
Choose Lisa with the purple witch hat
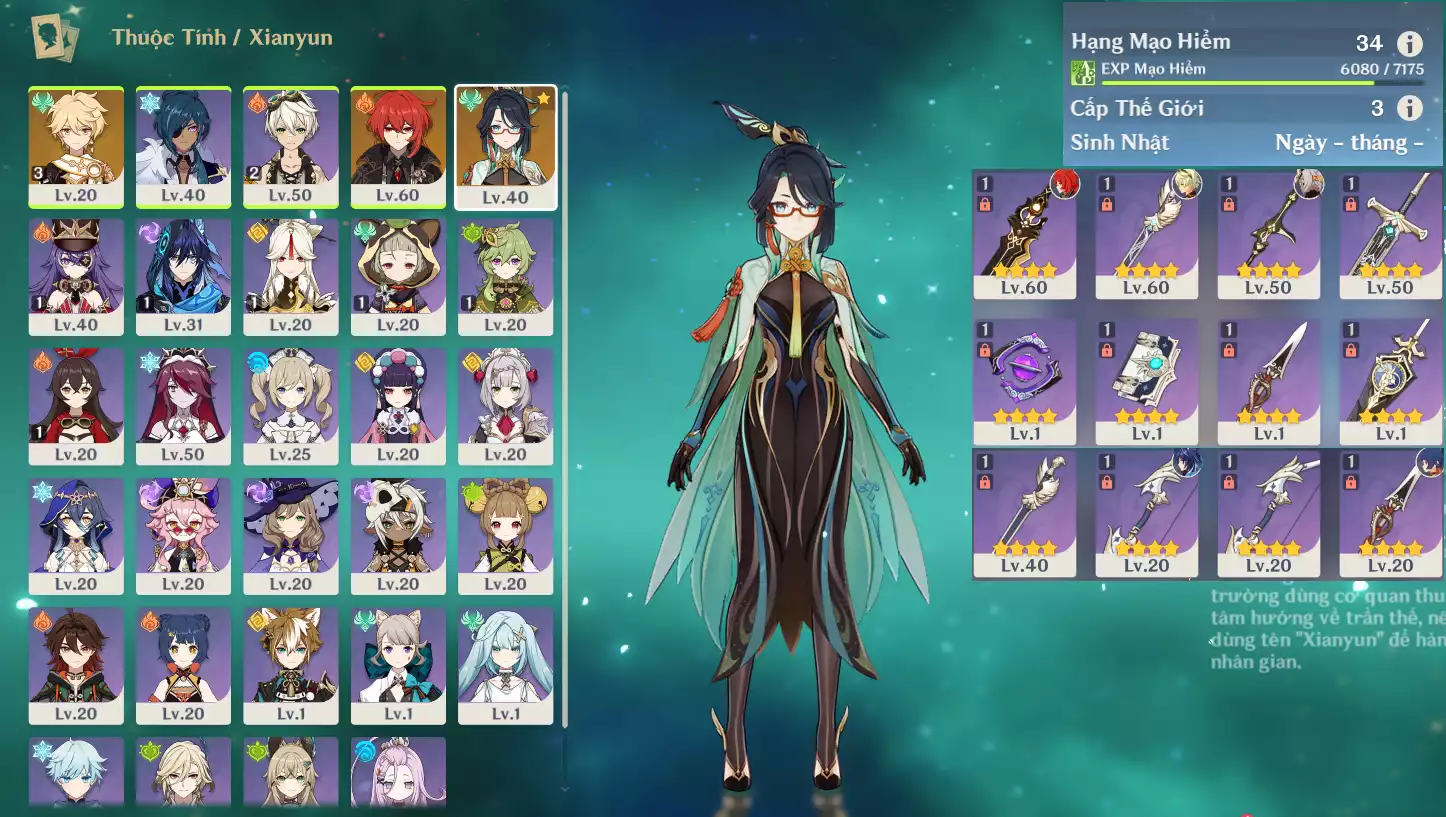click(291, 536)
